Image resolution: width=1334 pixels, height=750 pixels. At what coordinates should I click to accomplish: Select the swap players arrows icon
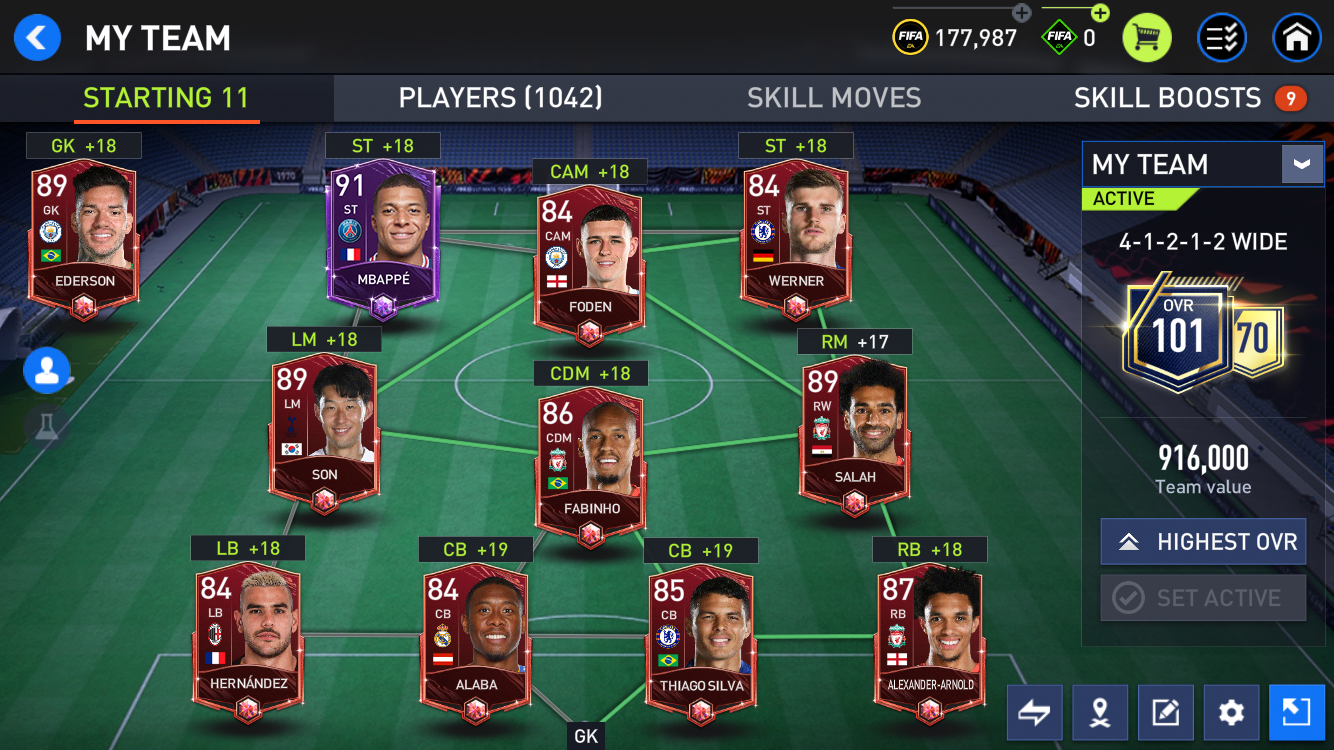[1034, 713]
